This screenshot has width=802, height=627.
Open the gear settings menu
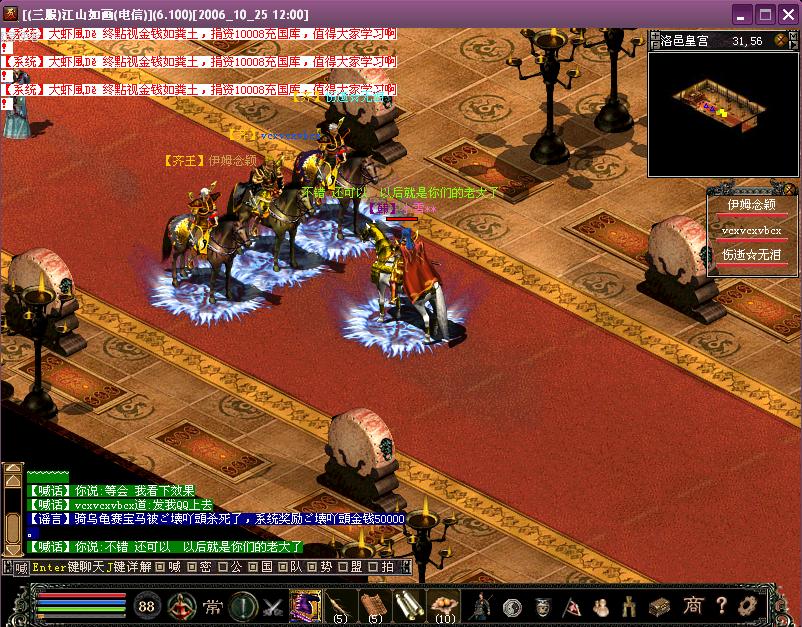pyautogui.click(x=746, y=606)
